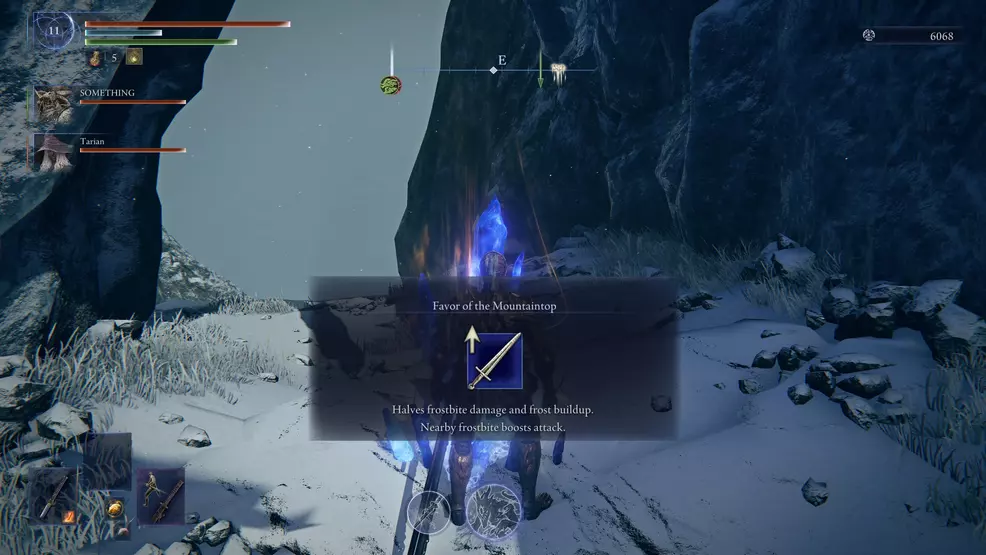Click the Favor of the Mountaintop sword icon
Screen dimensions: 986x555
click(x=494, y=360)
